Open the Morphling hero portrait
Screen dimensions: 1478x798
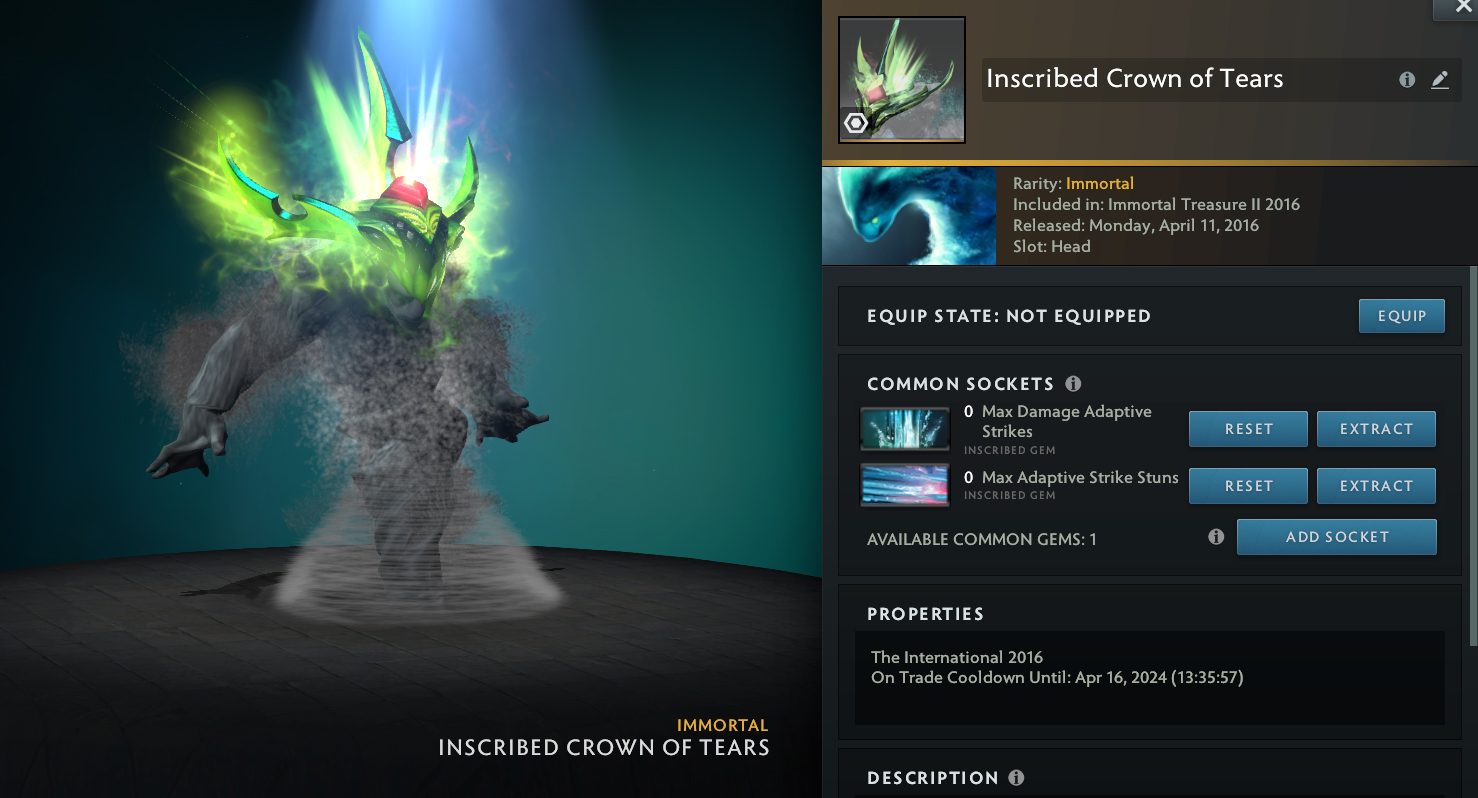[908, 216]
